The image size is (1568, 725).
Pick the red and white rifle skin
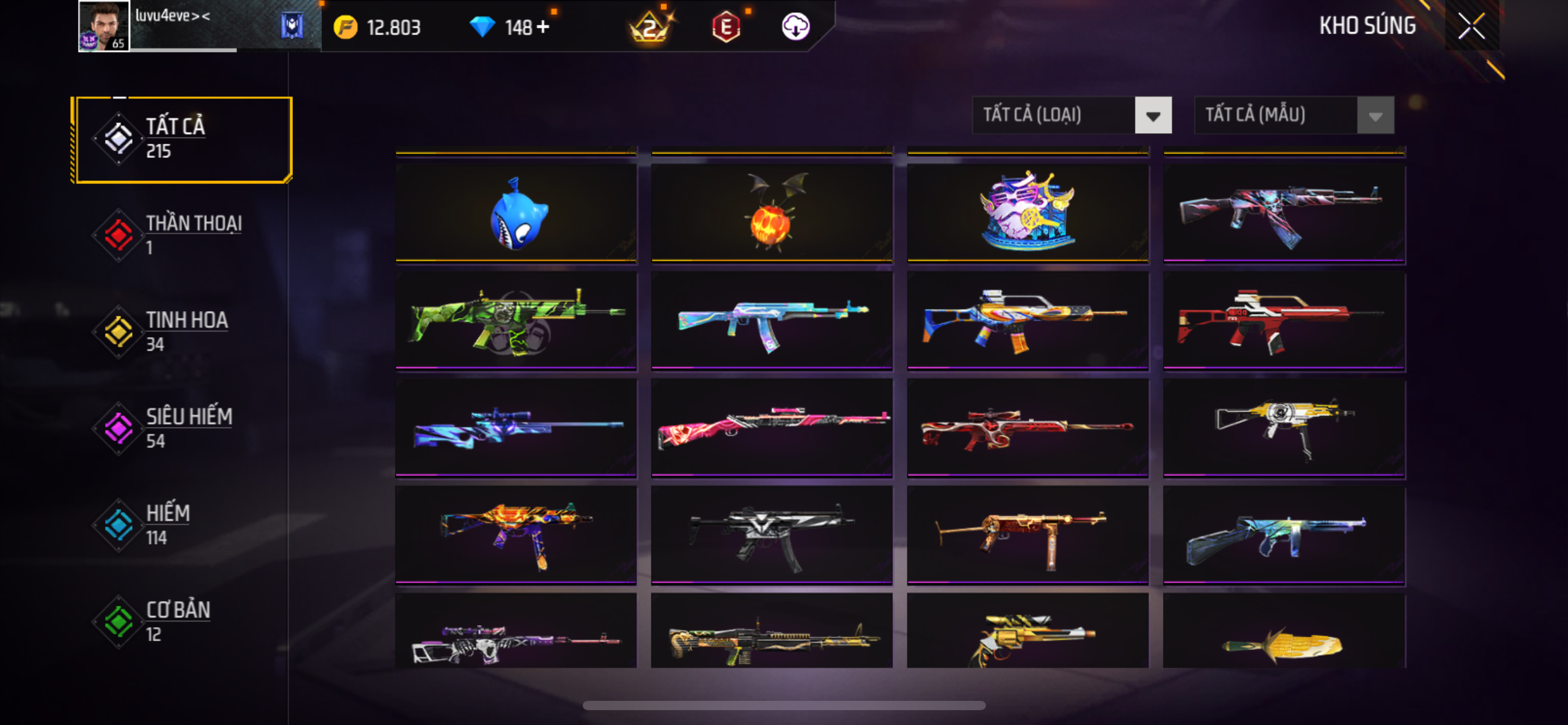[x=1284, y=321]
